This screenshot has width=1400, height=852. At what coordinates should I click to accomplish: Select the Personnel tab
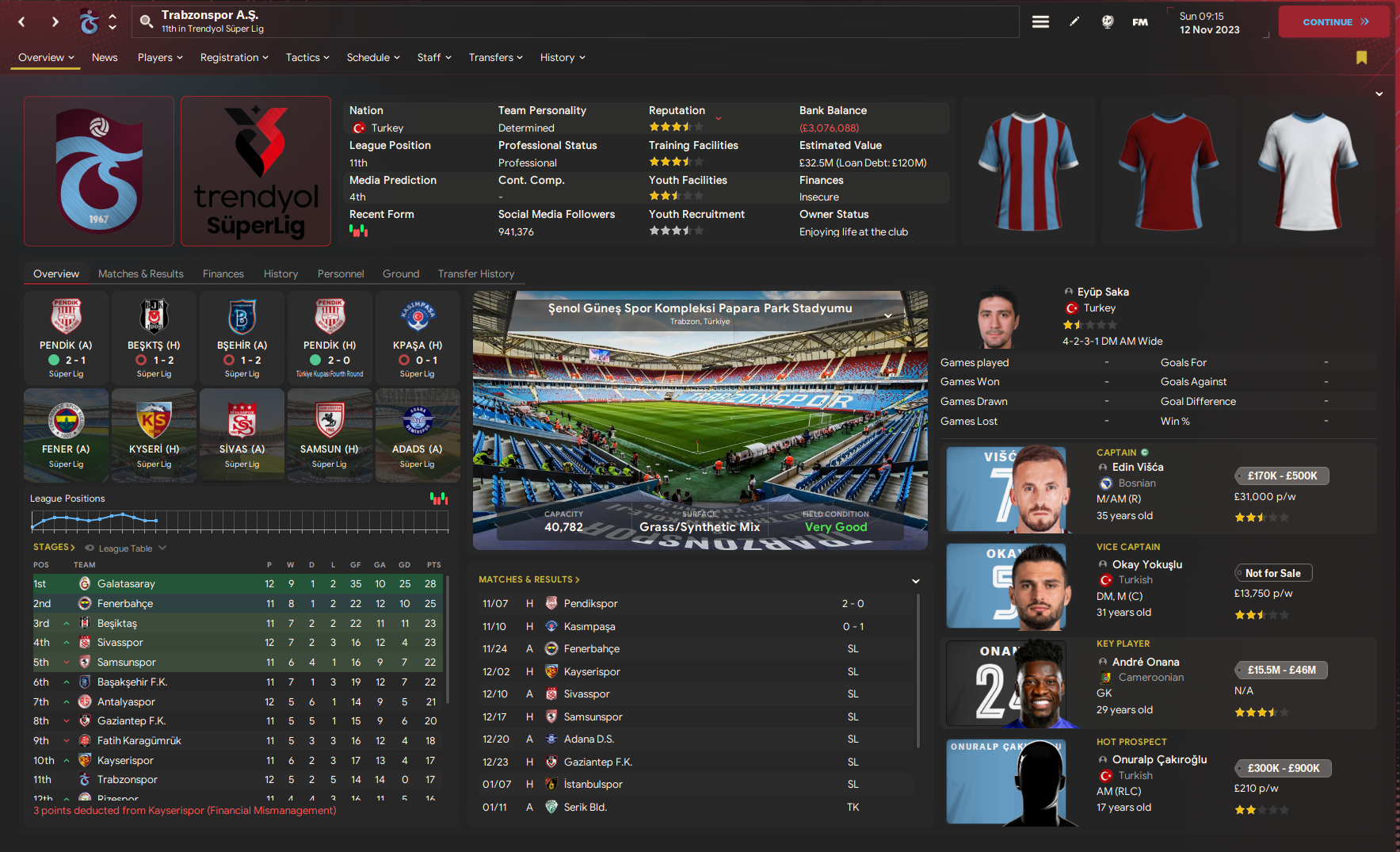[x=341, y=274]
